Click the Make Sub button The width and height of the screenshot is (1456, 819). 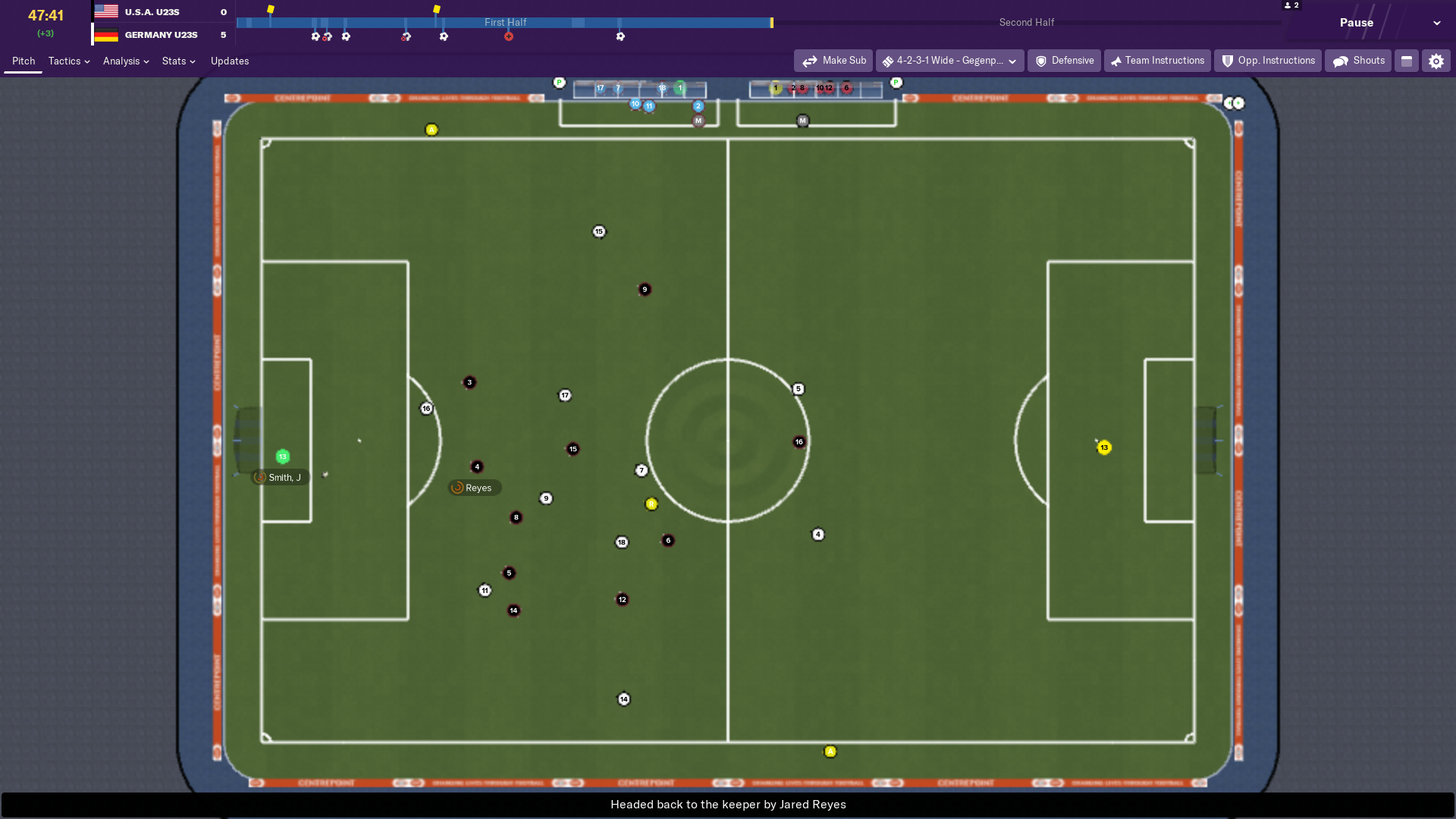pyautogui.click(x=833, y=61)
